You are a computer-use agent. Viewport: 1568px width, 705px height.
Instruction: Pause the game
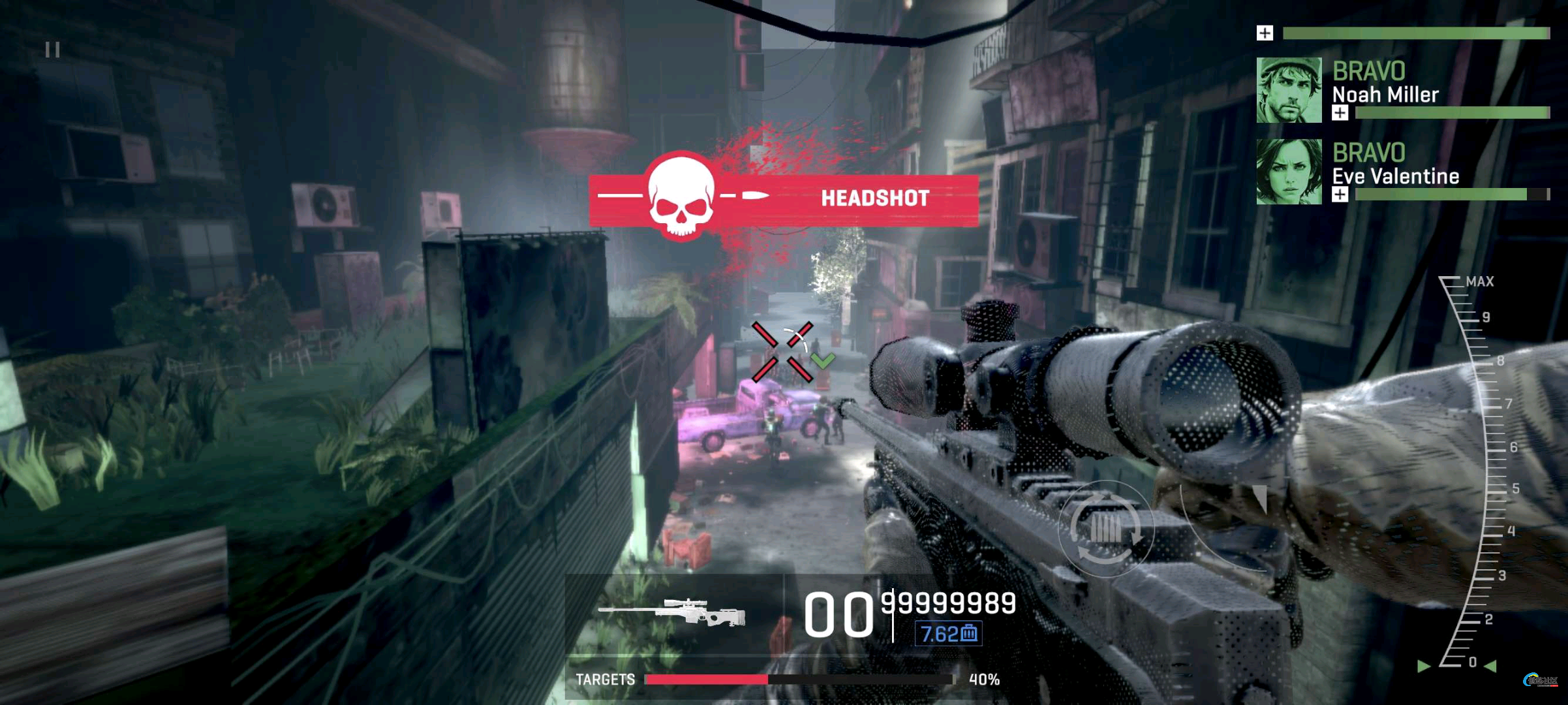point(53,50)
